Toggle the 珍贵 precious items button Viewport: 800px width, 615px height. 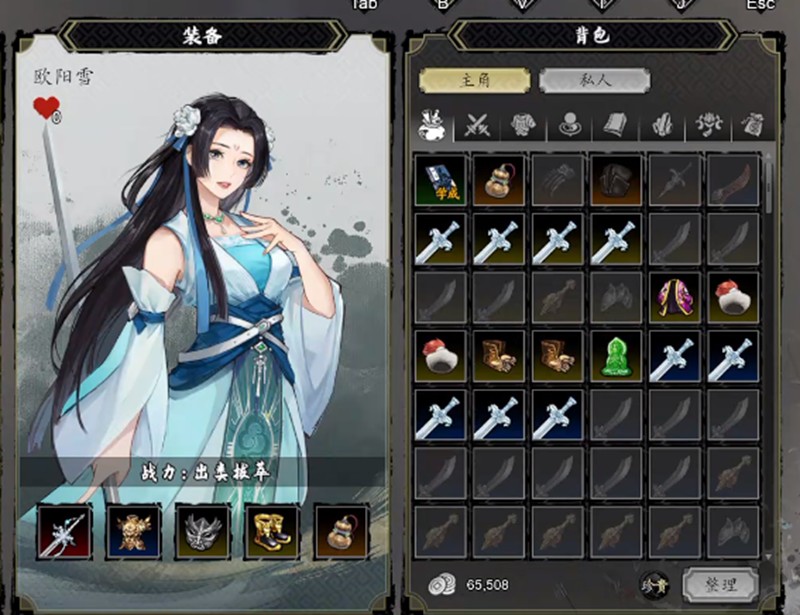pos(655,585)
